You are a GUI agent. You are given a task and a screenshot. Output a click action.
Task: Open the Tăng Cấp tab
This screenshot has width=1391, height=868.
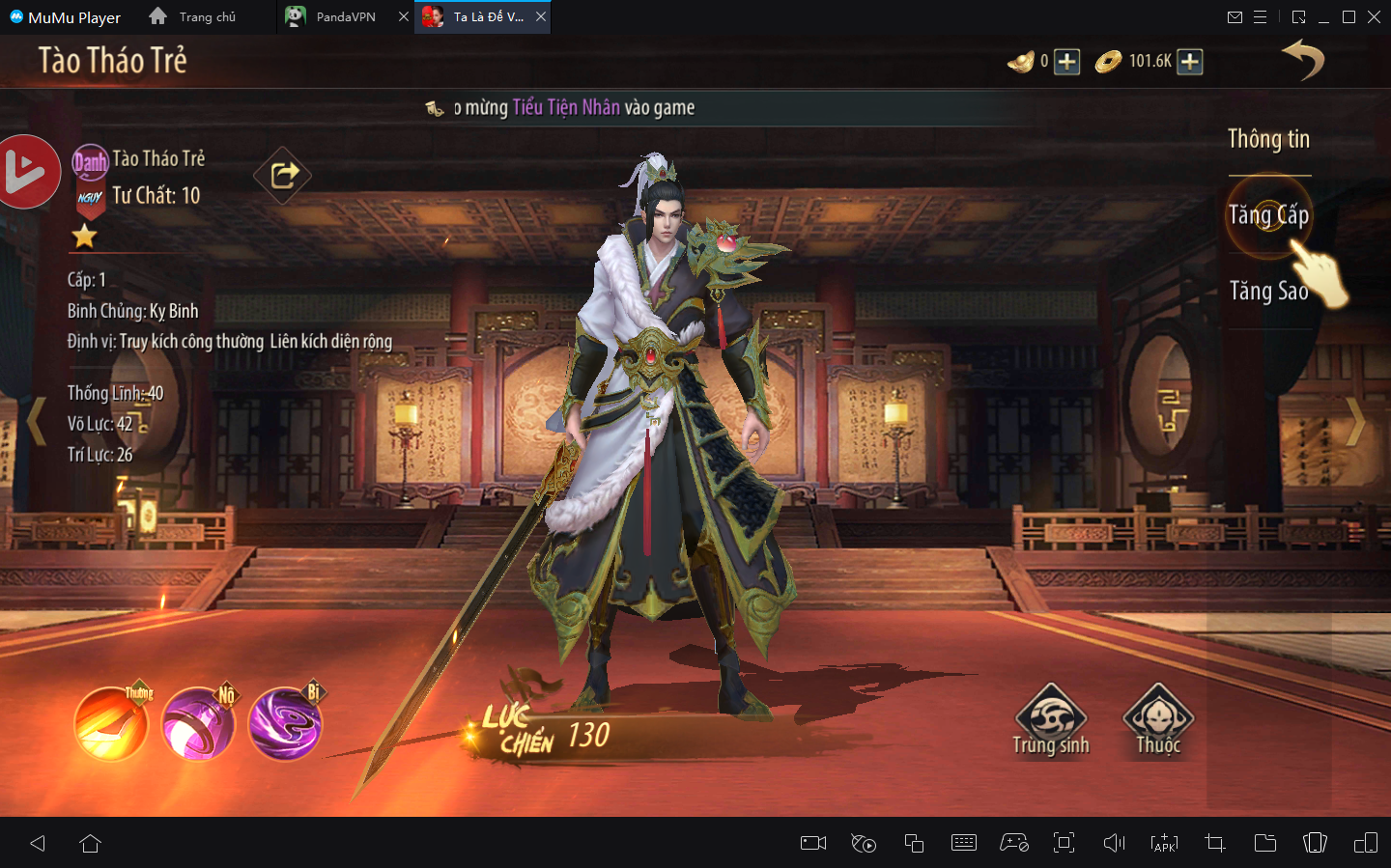coord(1268,215)
